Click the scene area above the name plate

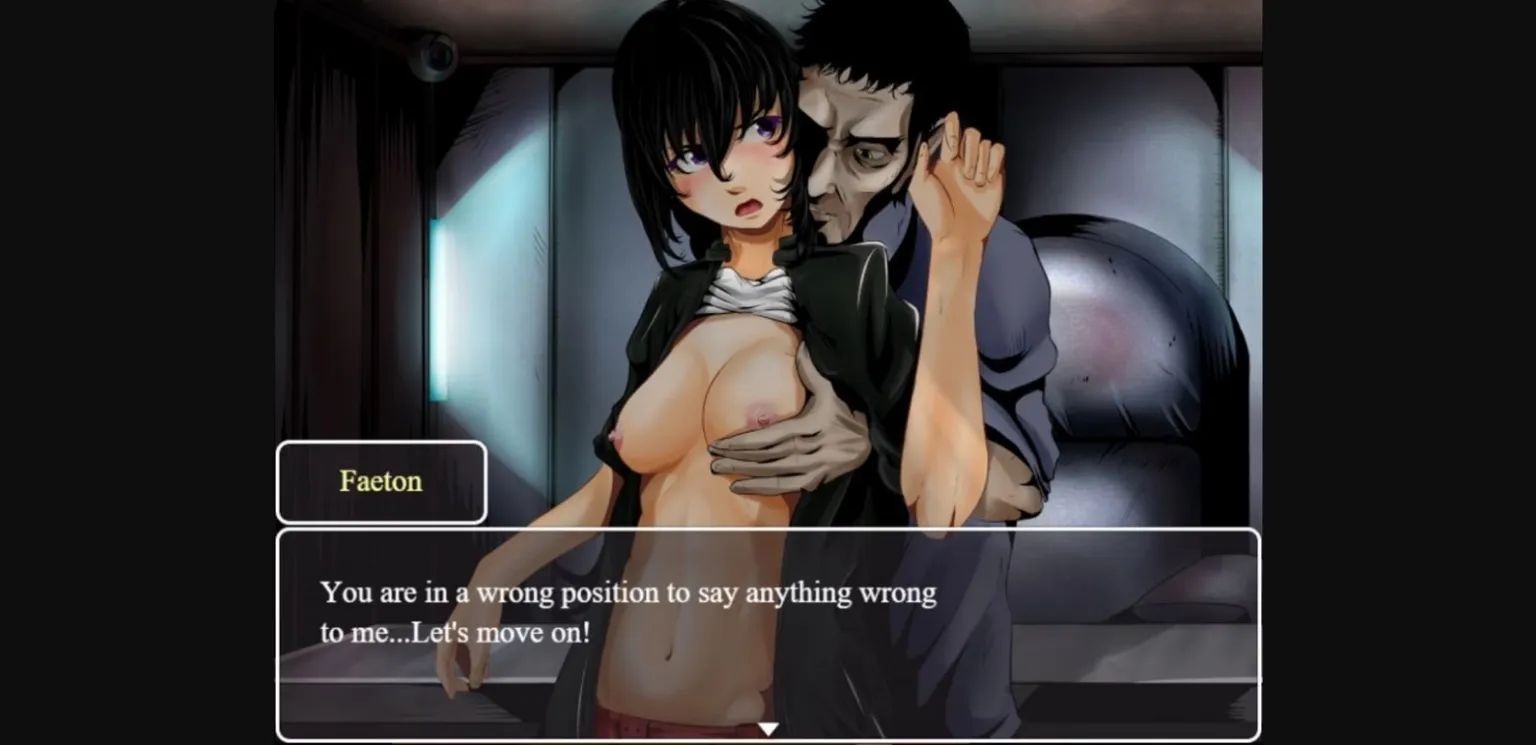tap(381, 400)
